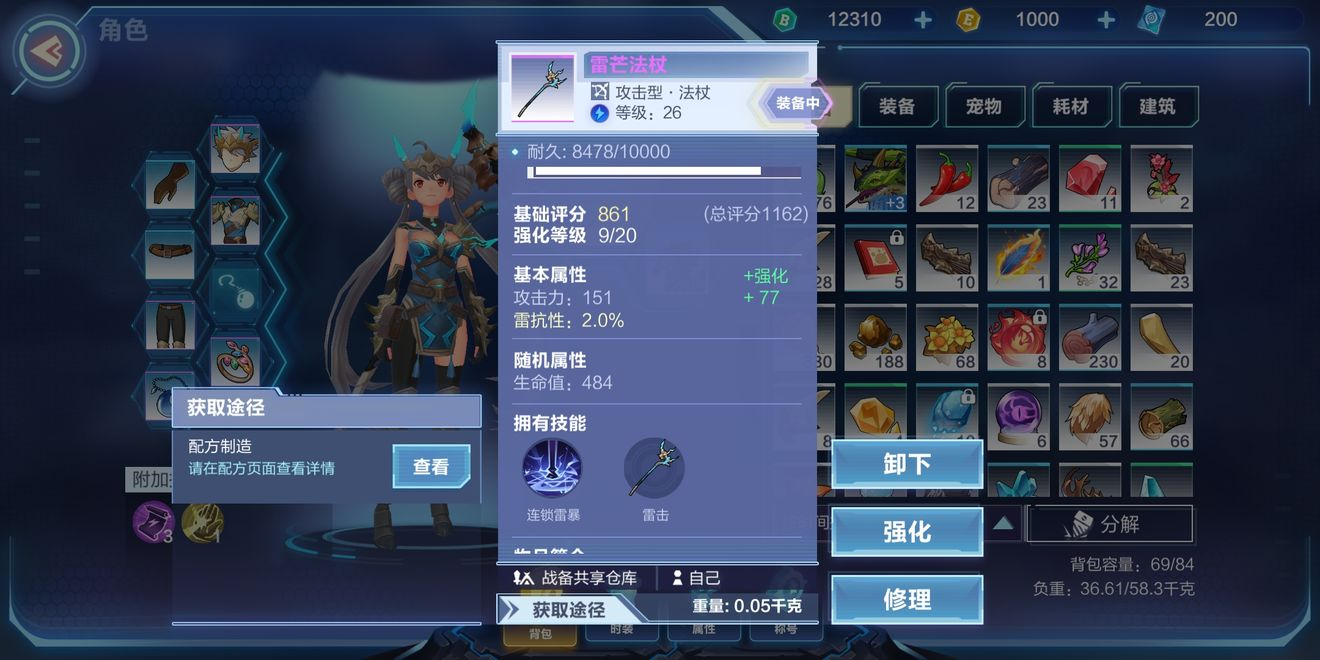The height and width of the screenshot is (660, 1320).
Task: Pick the red book item slot
Action: pos(875,257)
